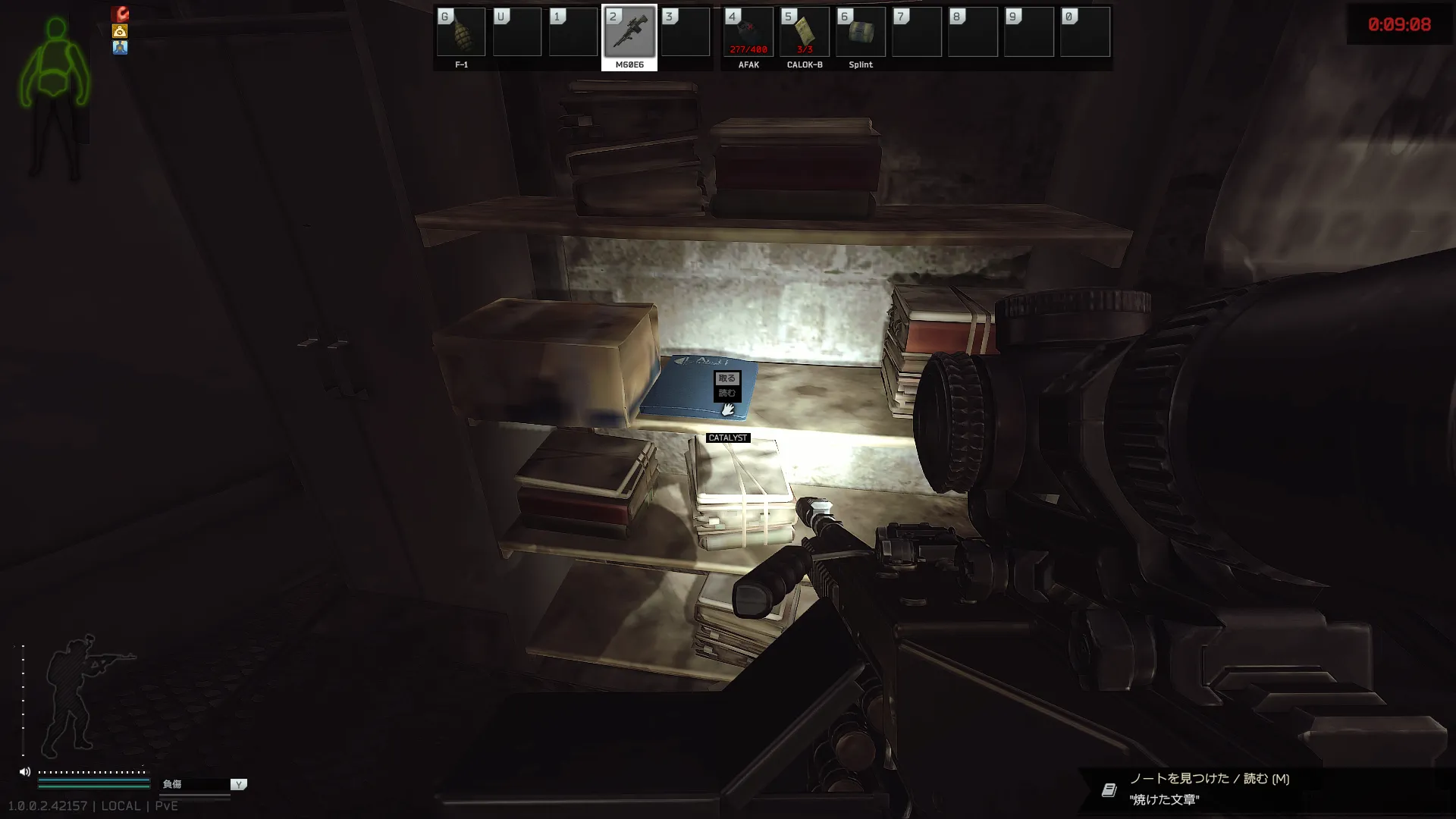The image size is (1456, 819).
Task: Select the F-1 grenade hotbar slot
Action: (461, 33)
